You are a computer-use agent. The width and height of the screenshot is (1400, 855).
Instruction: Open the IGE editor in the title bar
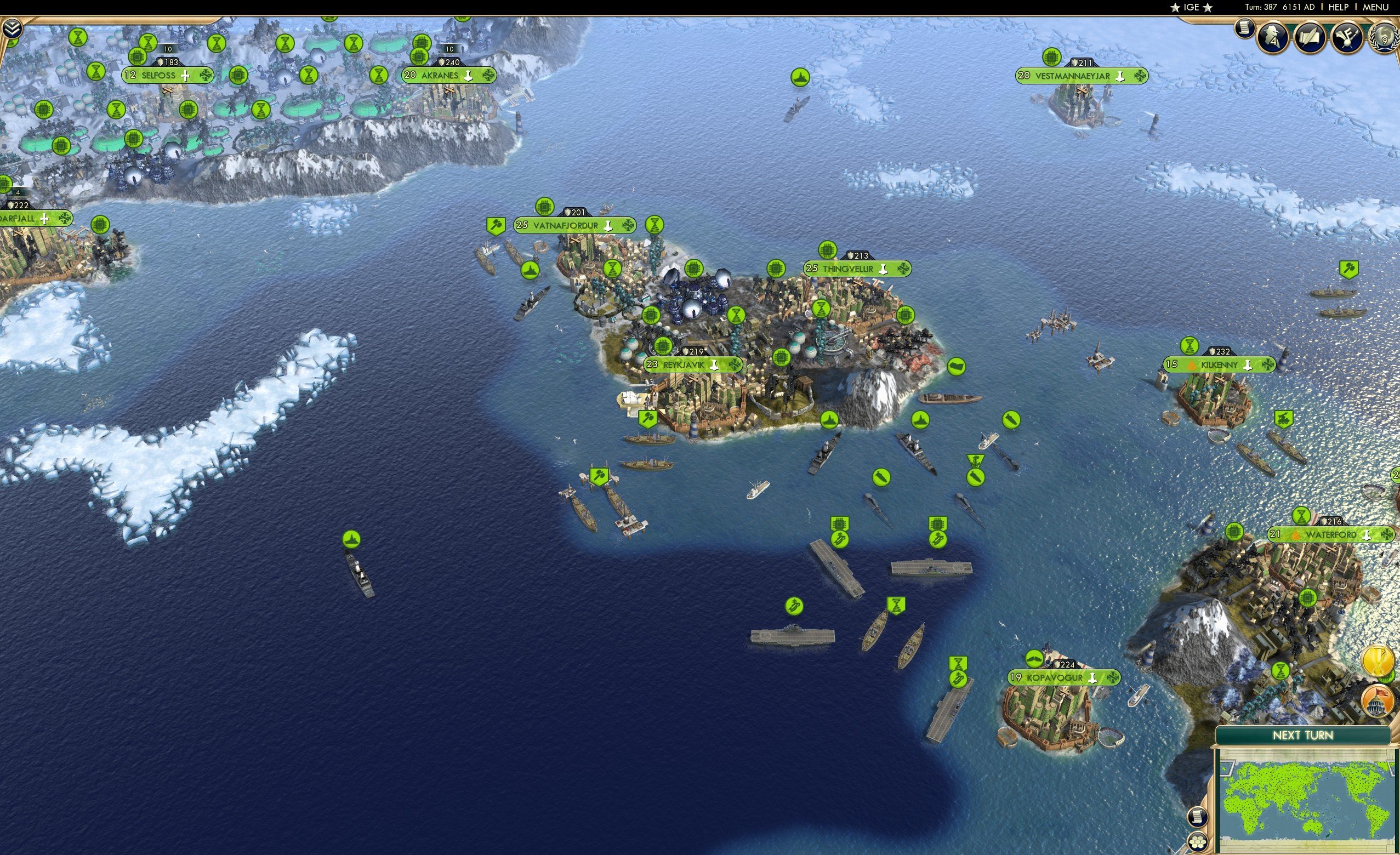pyautogui.click(x=1191, y=7)
